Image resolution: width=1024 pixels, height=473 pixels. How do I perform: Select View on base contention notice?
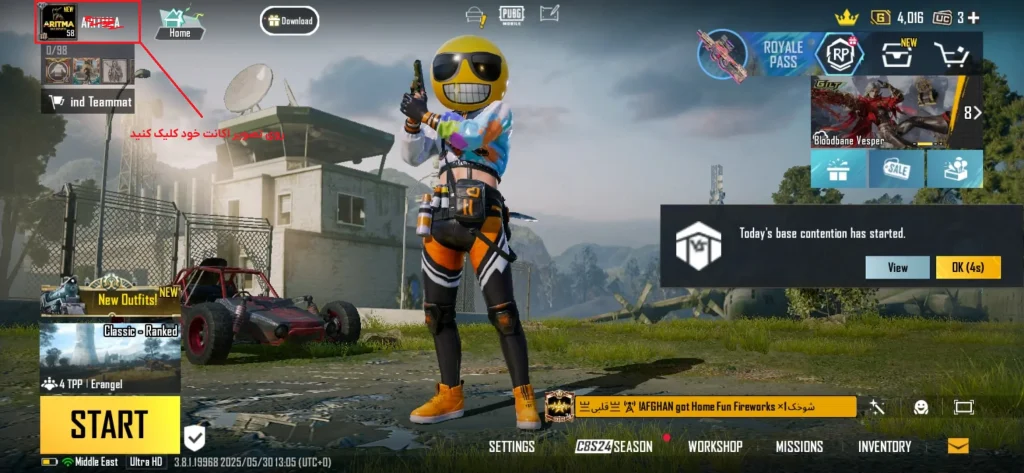tap(897, 267)
